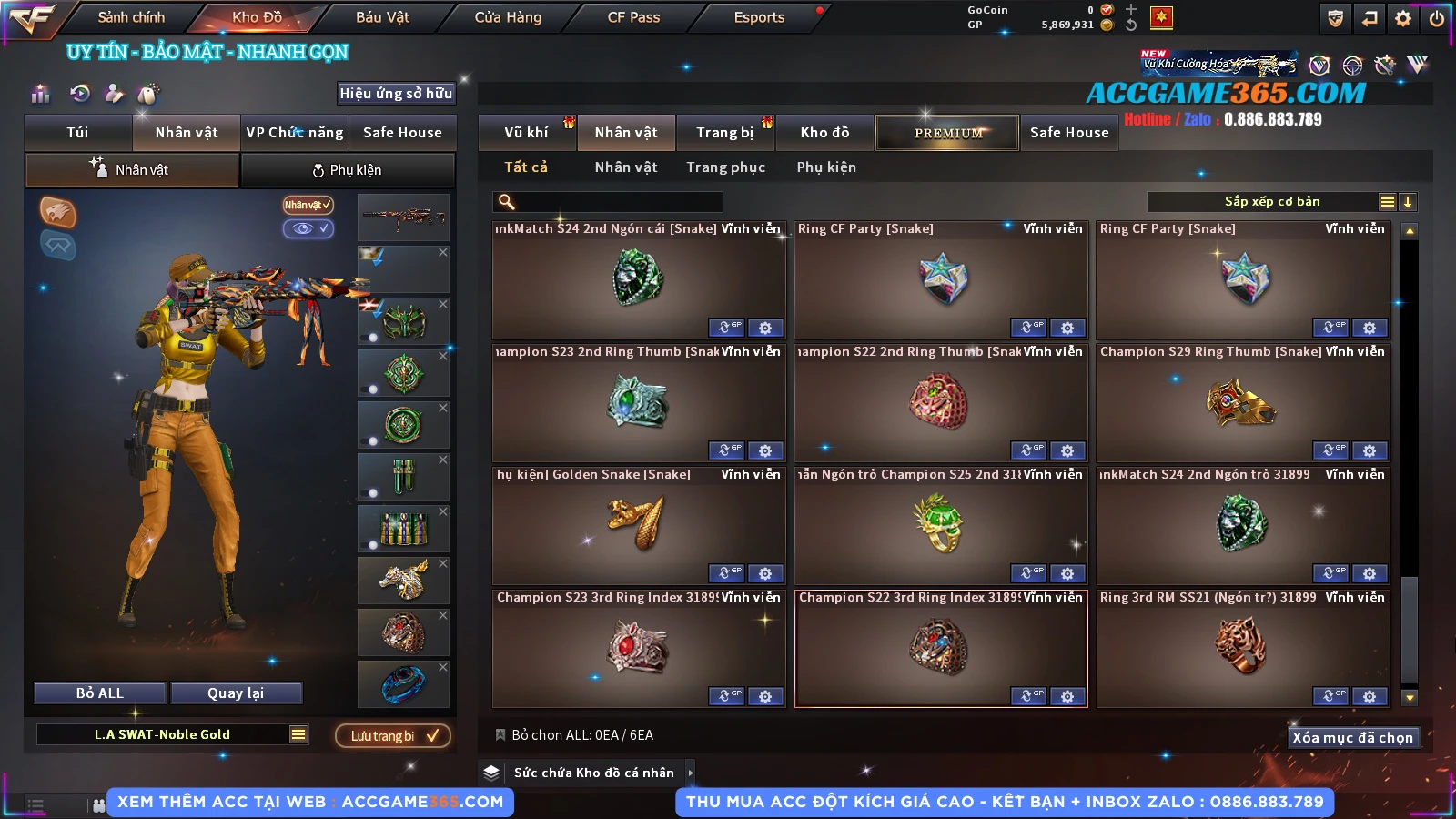Click the Bỏ ALL button
1456x819 pixels.
point(100,693)
